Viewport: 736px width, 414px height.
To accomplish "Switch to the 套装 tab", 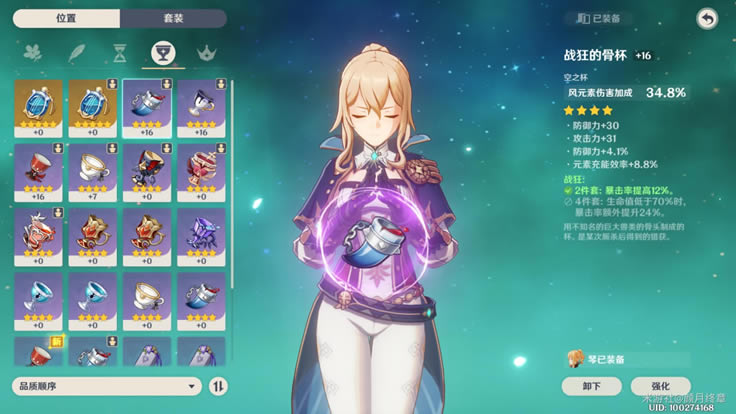I will tap(172, 19).
